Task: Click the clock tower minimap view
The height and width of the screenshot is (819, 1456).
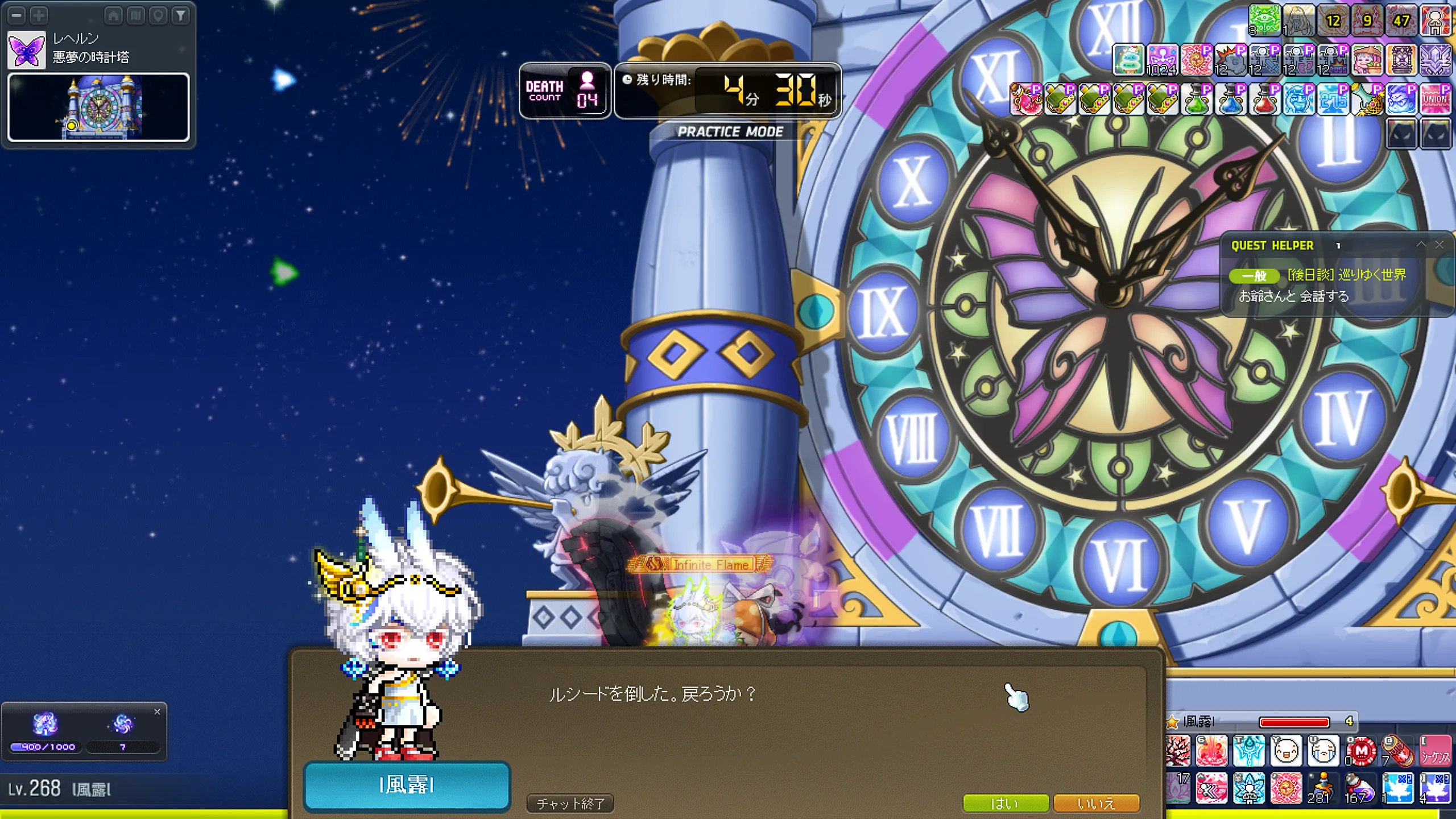Action: pyautogui.click(x=98, y=107)
